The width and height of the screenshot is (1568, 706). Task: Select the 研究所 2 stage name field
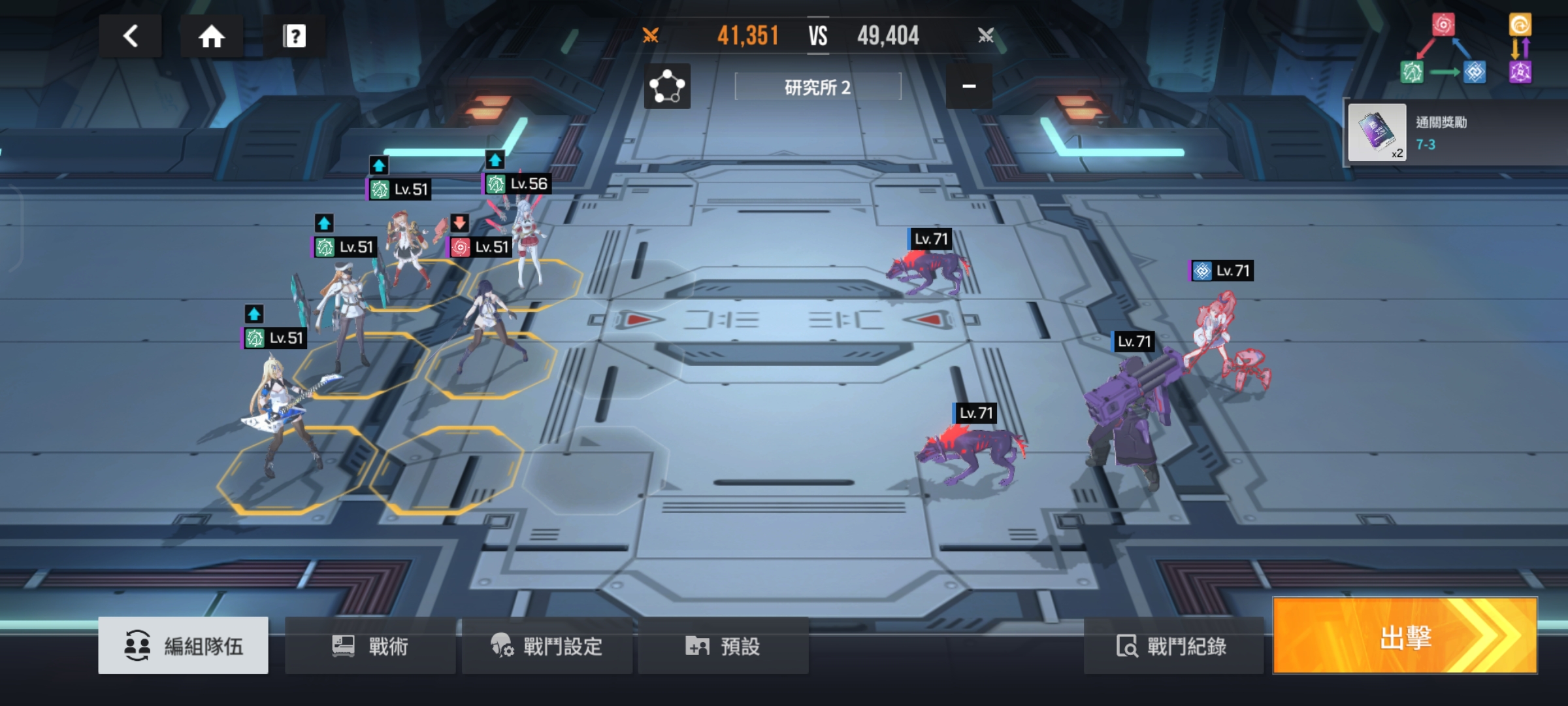pos(817,87)
